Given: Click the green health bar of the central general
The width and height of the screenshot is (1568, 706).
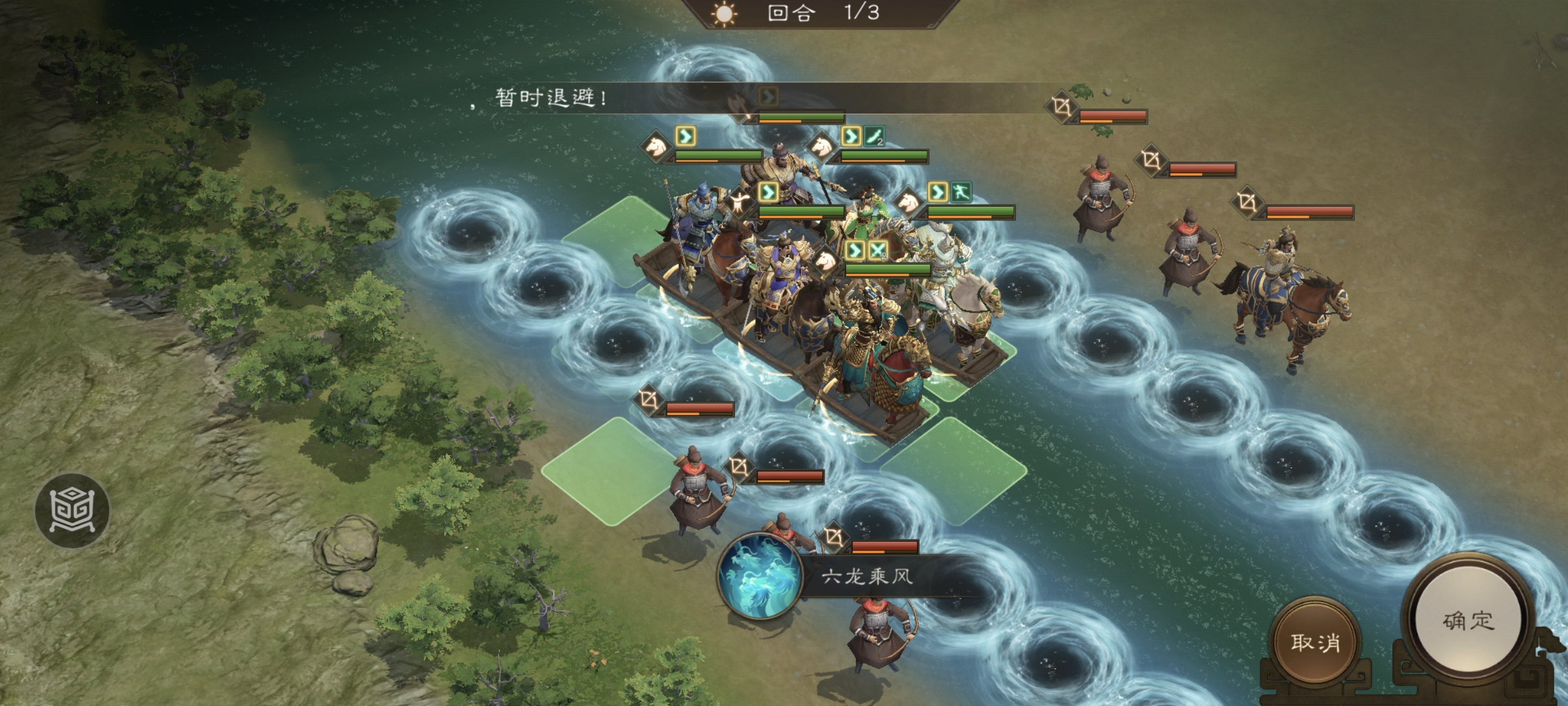Looking at the screenshot, I should (802, 210).
